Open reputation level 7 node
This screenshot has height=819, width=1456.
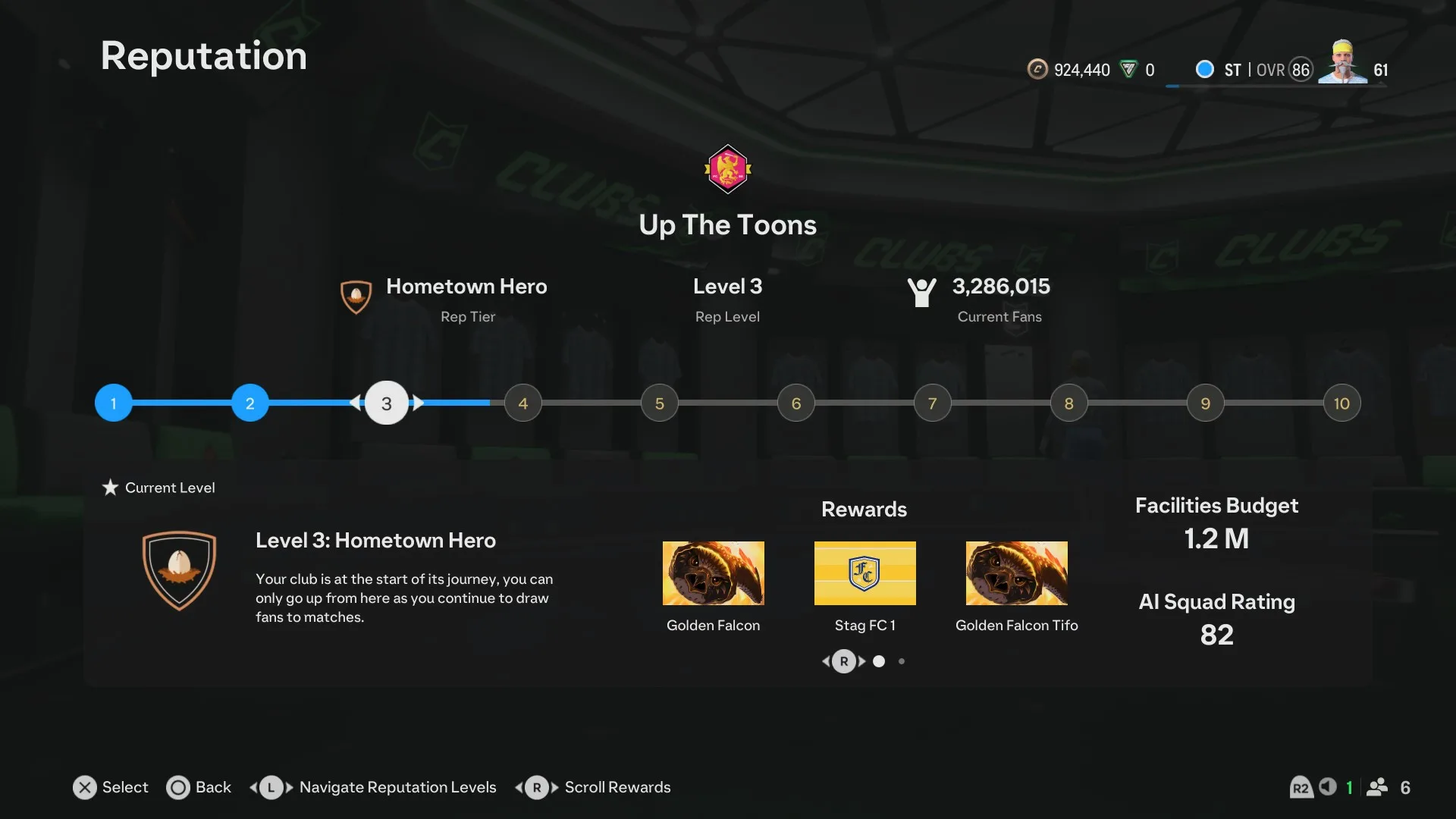[x=933, y=403]
